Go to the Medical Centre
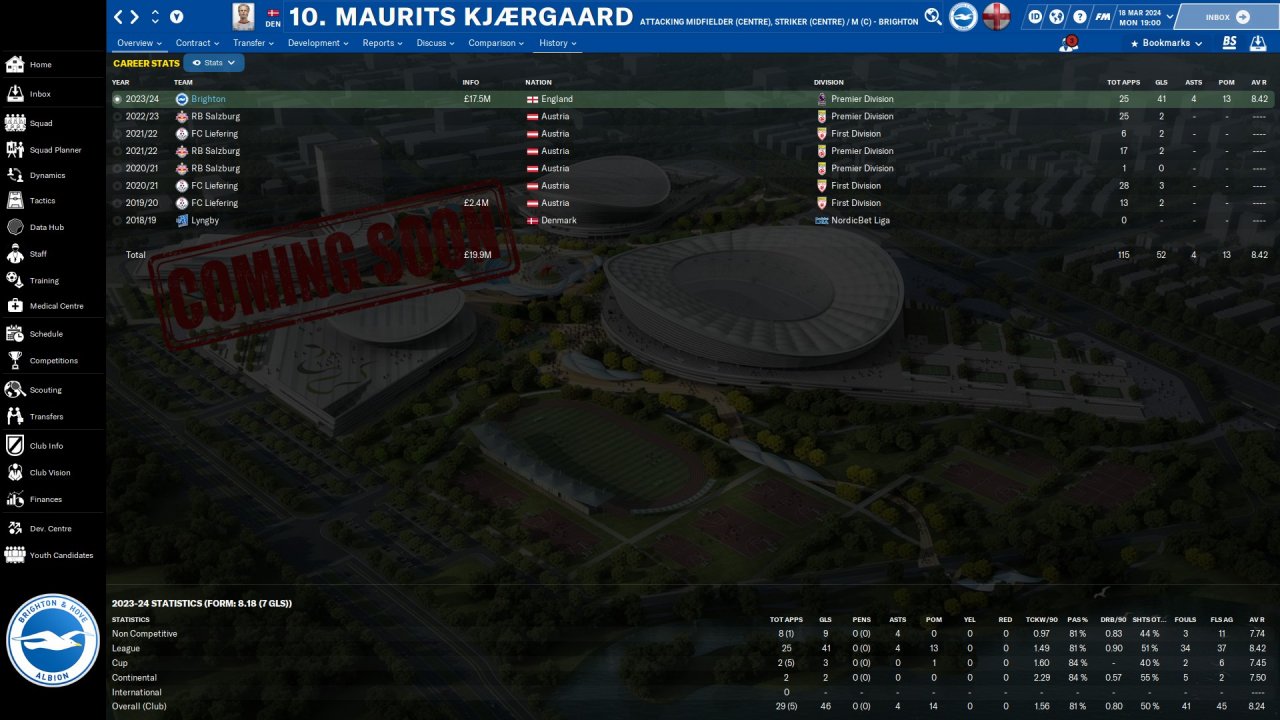This screenshot has height=720, width=1280. pyautogui.click(x=56, y=307)
